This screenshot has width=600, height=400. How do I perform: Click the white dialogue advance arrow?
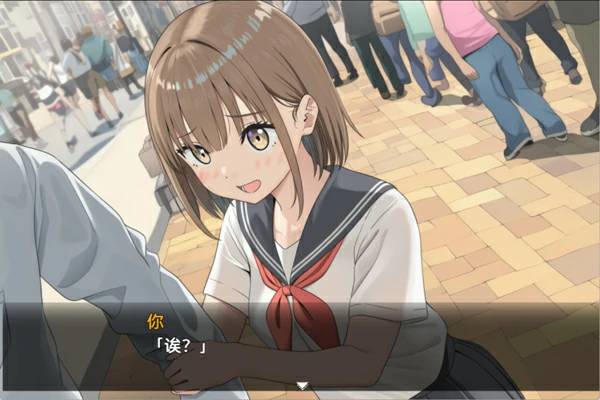pyautogui.click(x=301, y=385)
